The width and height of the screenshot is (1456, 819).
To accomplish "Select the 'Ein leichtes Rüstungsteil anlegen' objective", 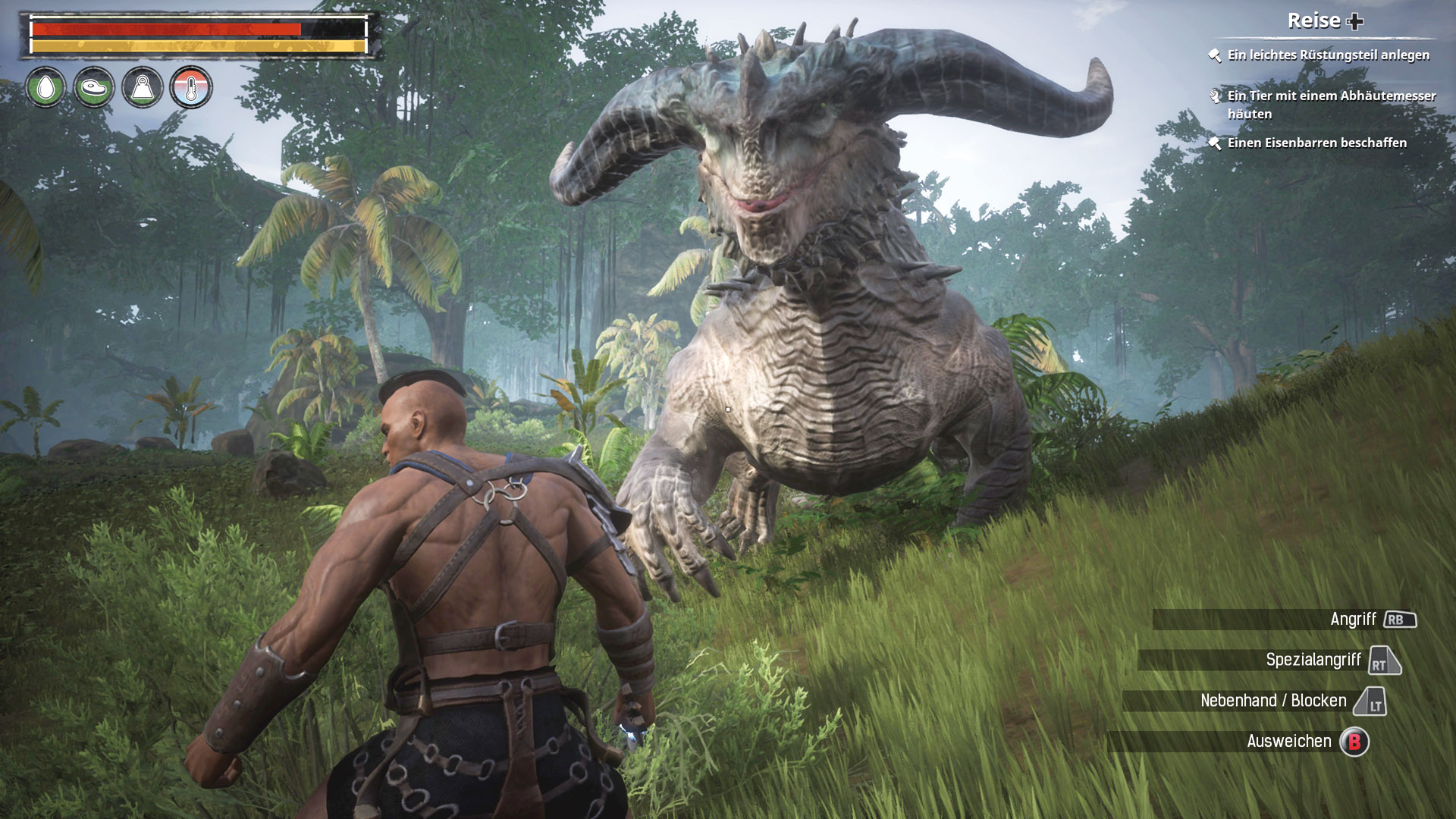I will [x=1328, y=55].
